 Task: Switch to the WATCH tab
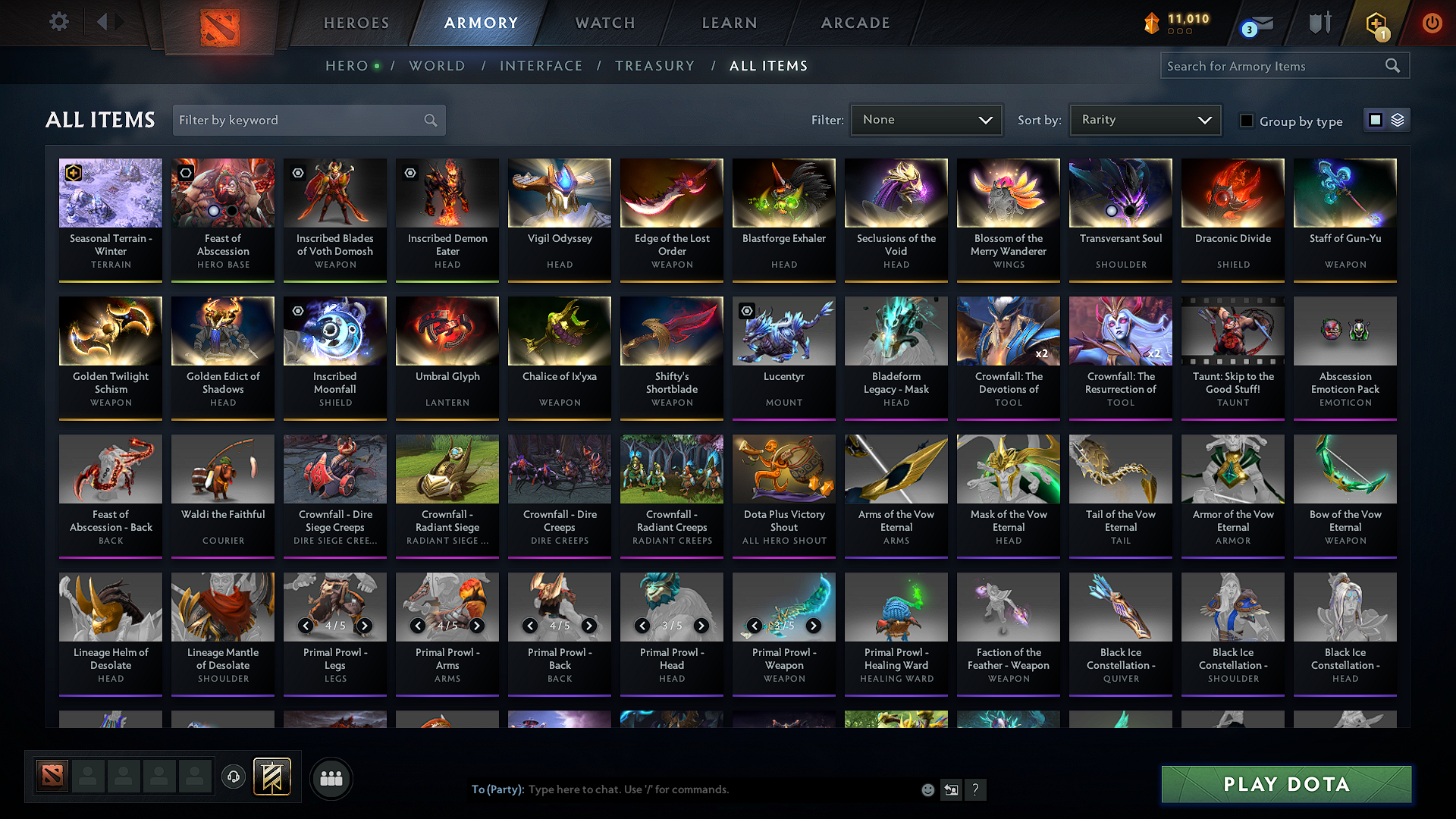point(604,23)
